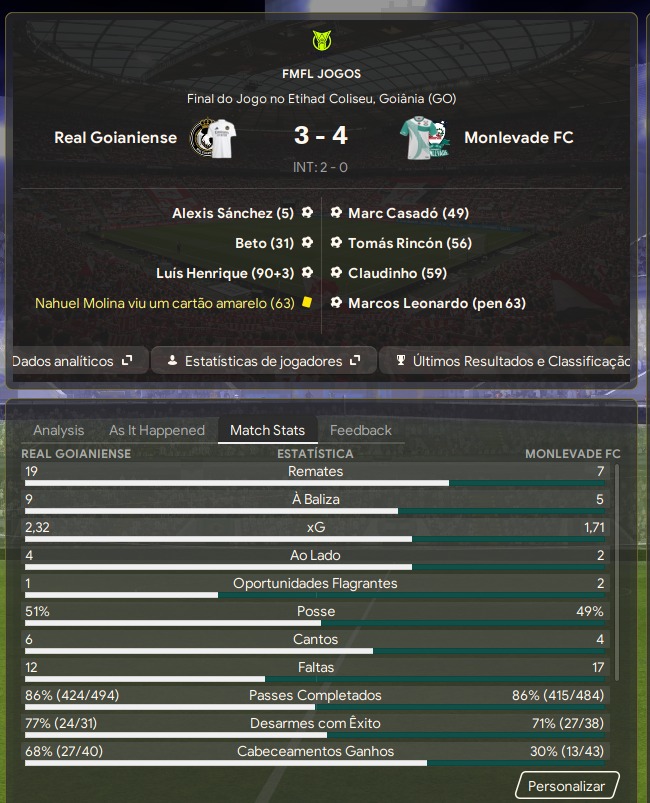
Task: Open the Feedback tab
Action: coord(361,430)
